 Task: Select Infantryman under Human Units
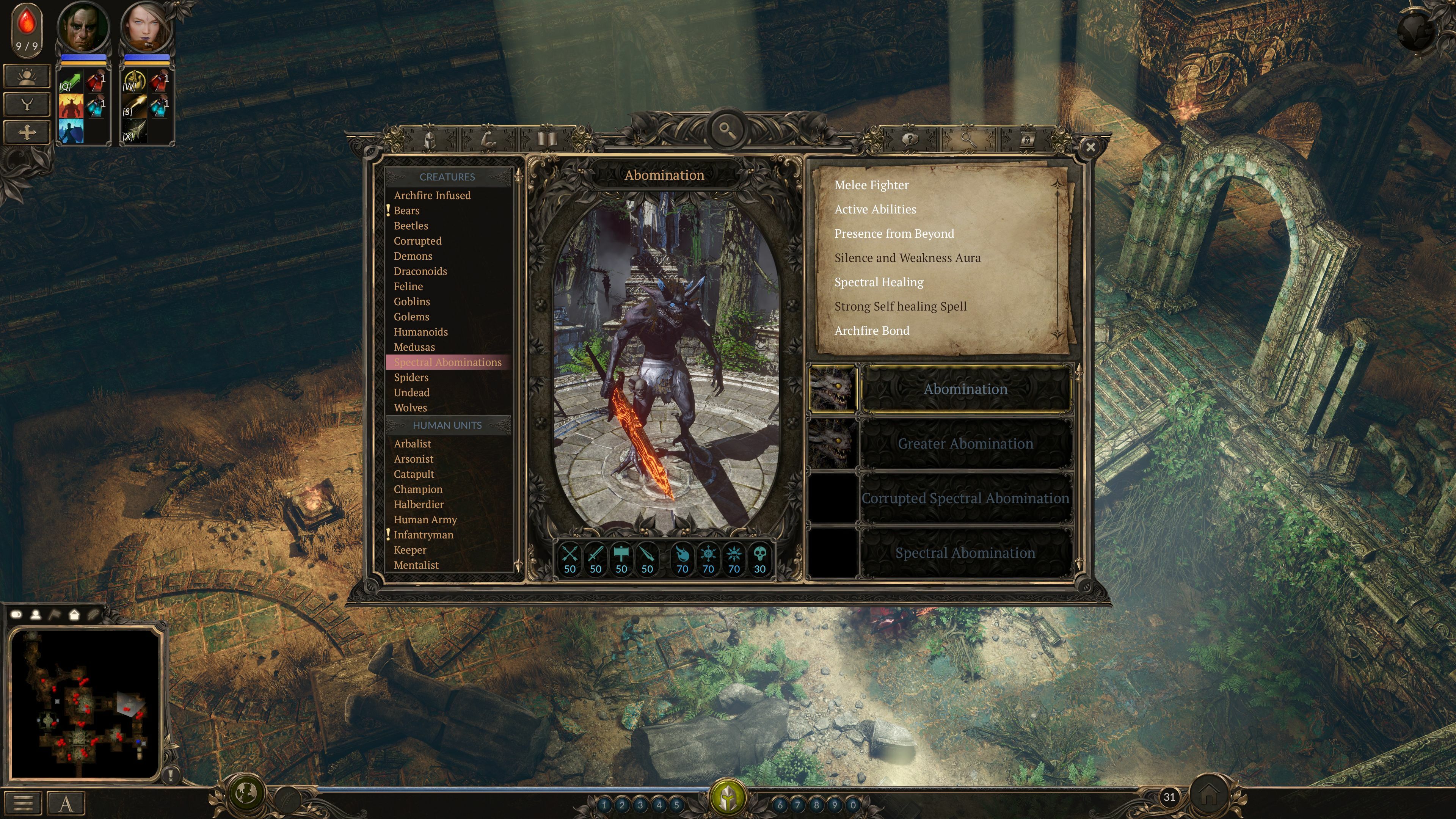click(x=424, y=534)
